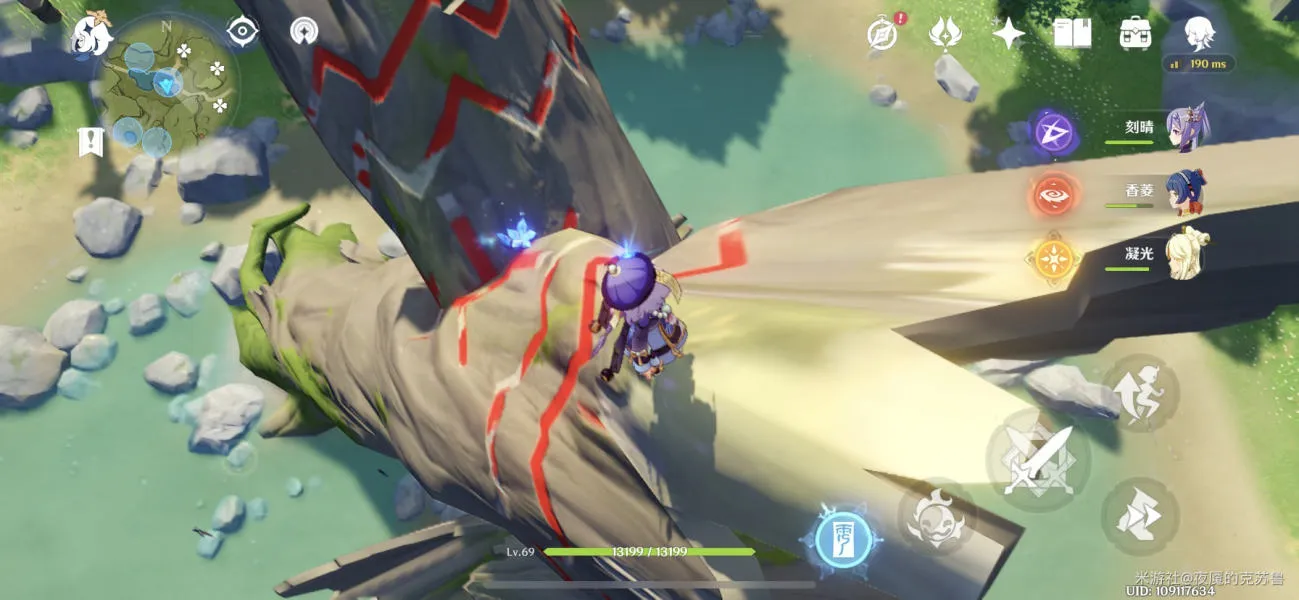Image resolution: width=1299 pixels, height=600 pixels.
Task: Tap the crossed swords attack button
Action: 1037,461
